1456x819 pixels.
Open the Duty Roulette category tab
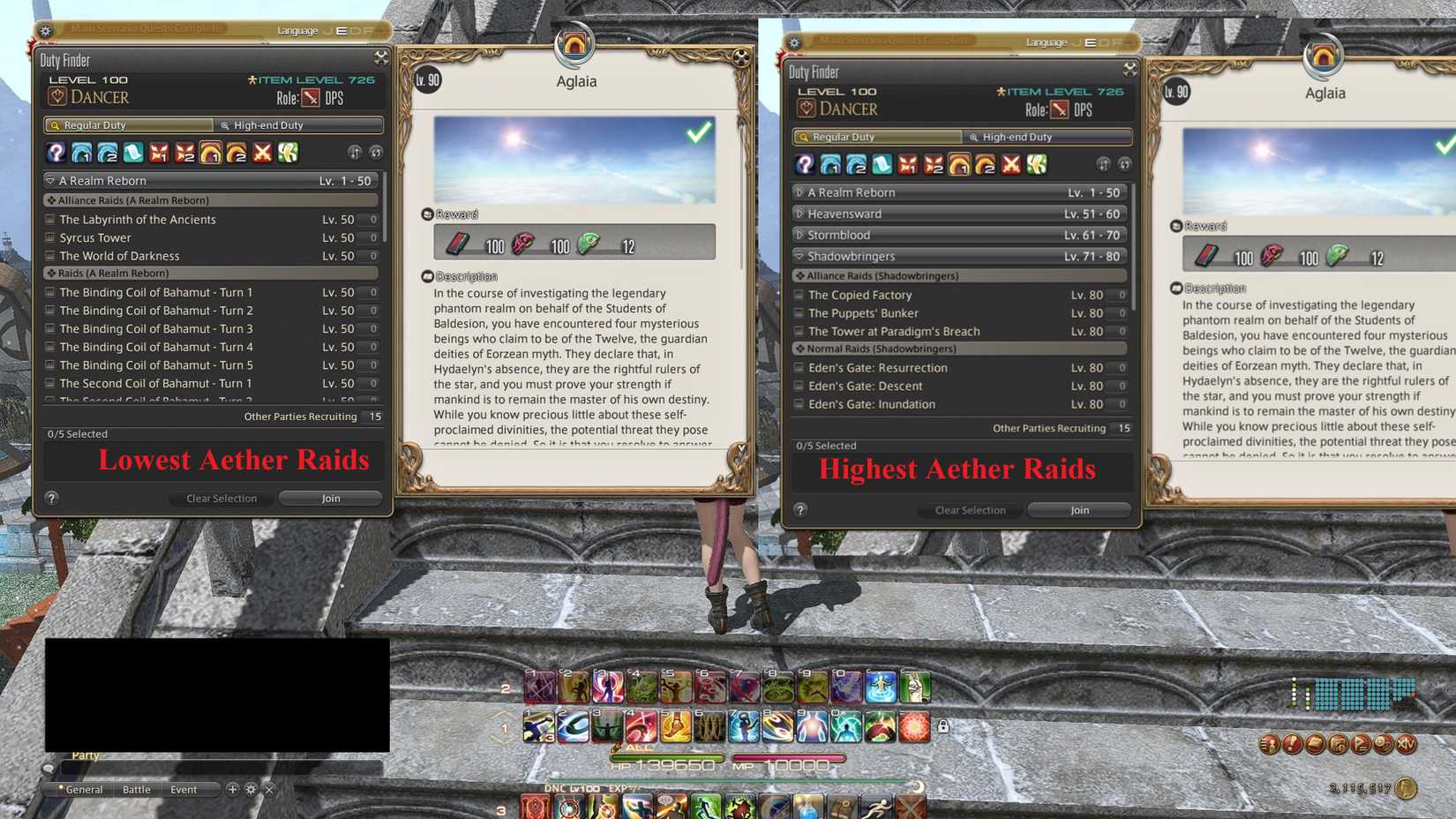(55, 152)
